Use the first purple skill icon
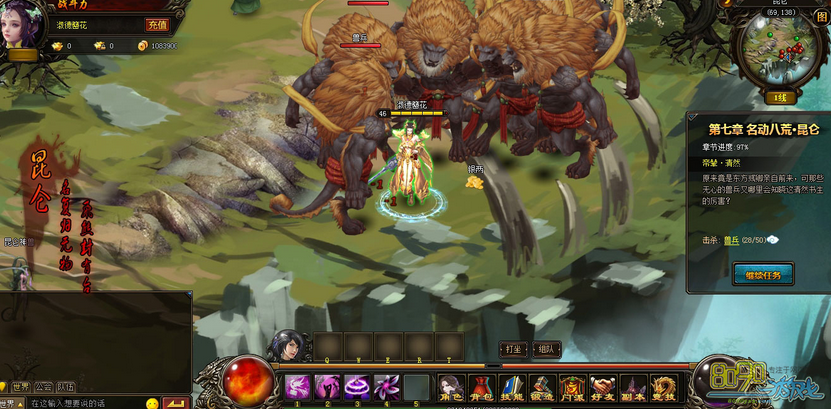This screenshot has width=831, height=409. tap(297, 386)
